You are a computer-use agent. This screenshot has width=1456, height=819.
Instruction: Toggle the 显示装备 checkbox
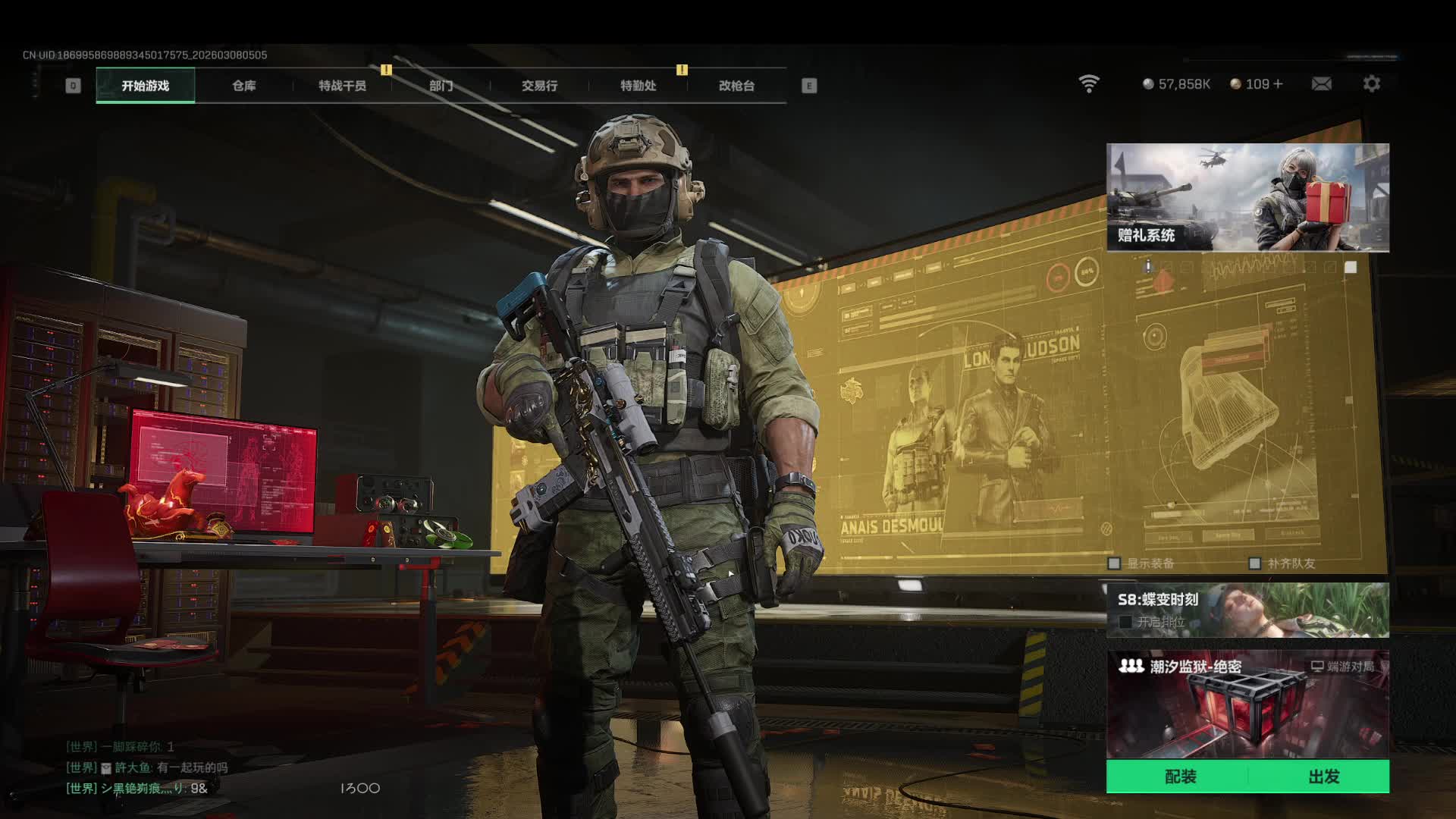1114,563
